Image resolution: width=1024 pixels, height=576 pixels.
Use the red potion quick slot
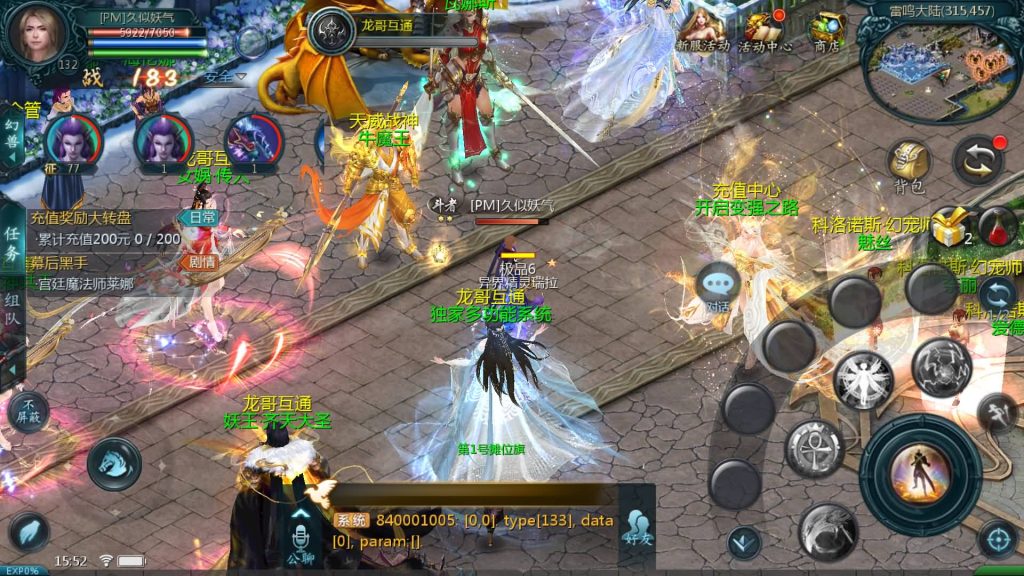996,227
